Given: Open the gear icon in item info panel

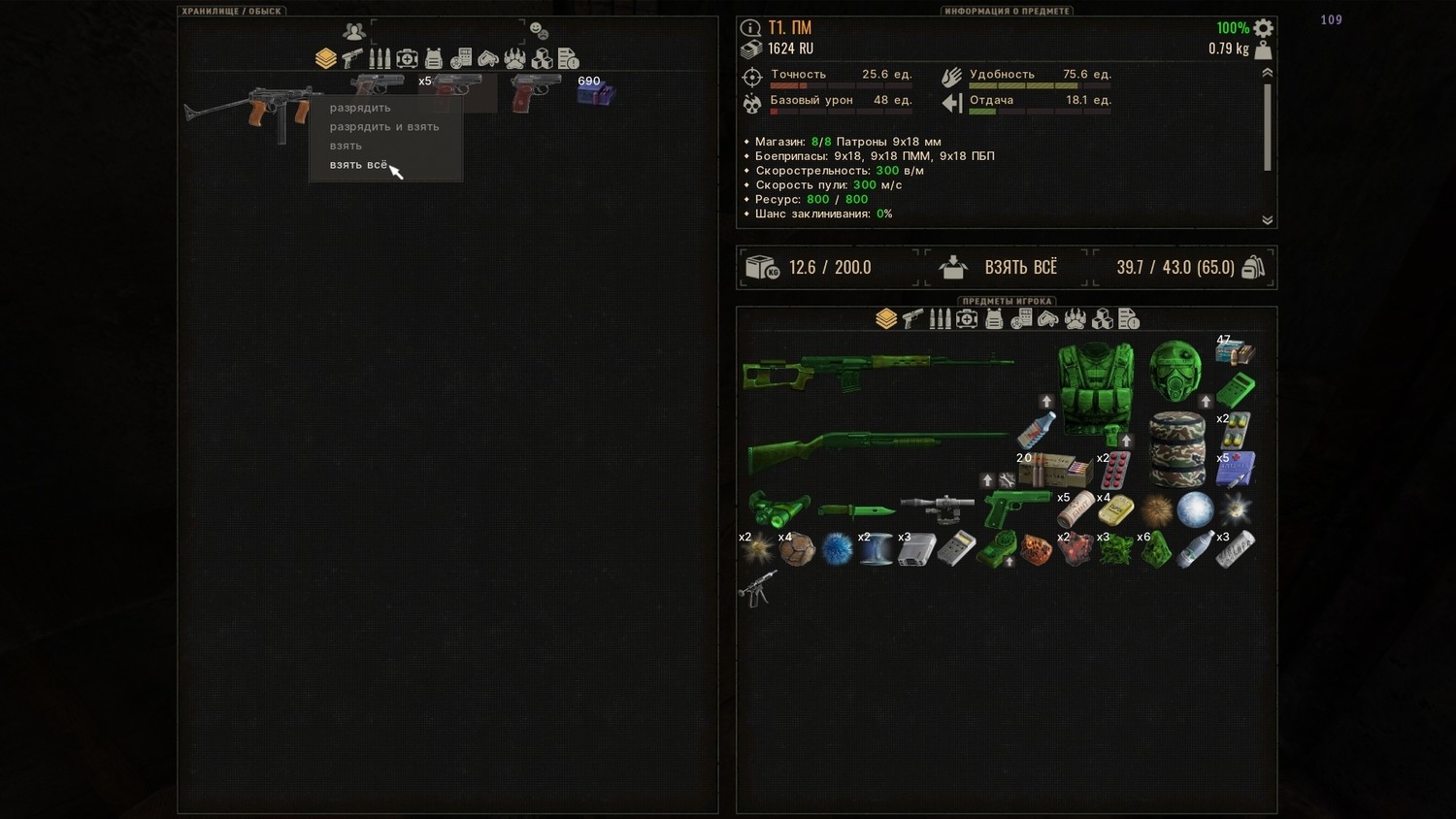Looking at the screenshot, I should pyautogui.click(x=1263, y=28).
